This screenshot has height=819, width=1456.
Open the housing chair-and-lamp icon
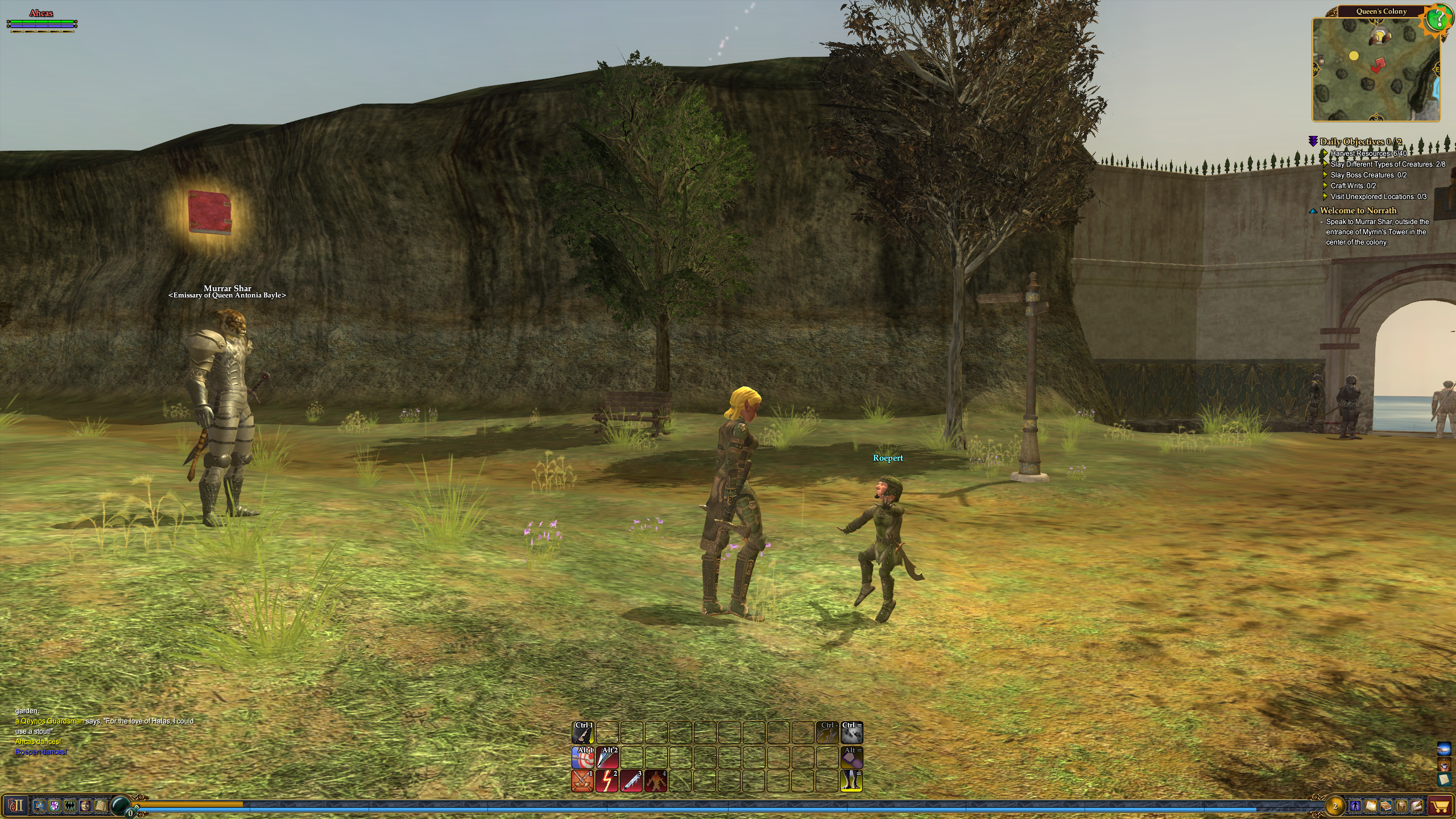click(39, 805)
